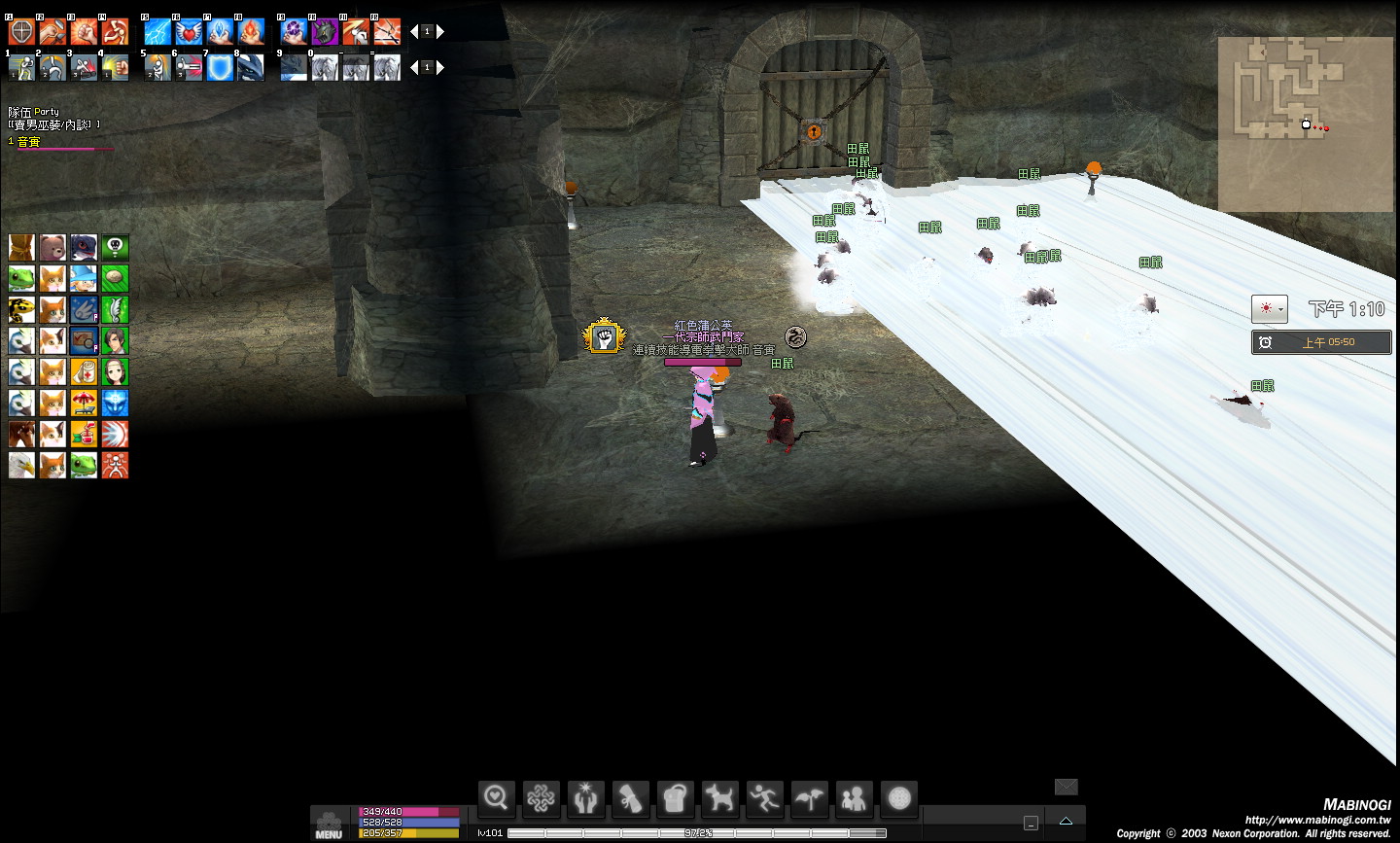Select the blue shield skill in slot 7
1400x843 pixels.
220,67
